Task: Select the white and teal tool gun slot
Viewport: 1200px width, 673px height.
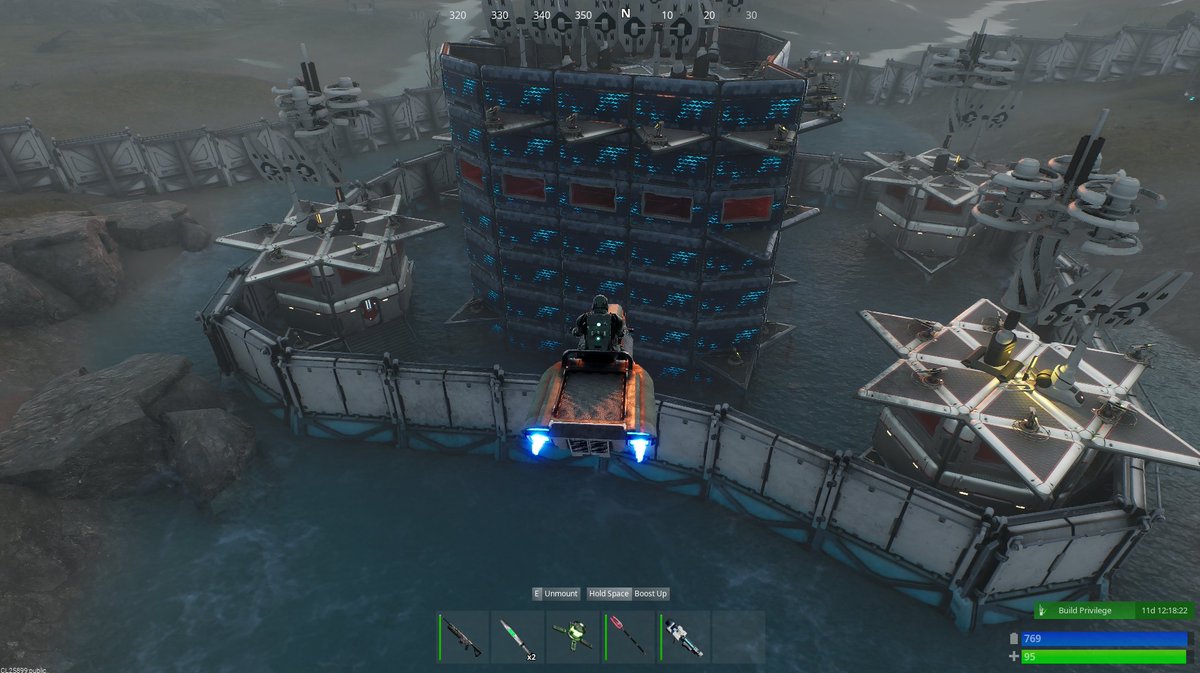Action: tap(683, 637)
